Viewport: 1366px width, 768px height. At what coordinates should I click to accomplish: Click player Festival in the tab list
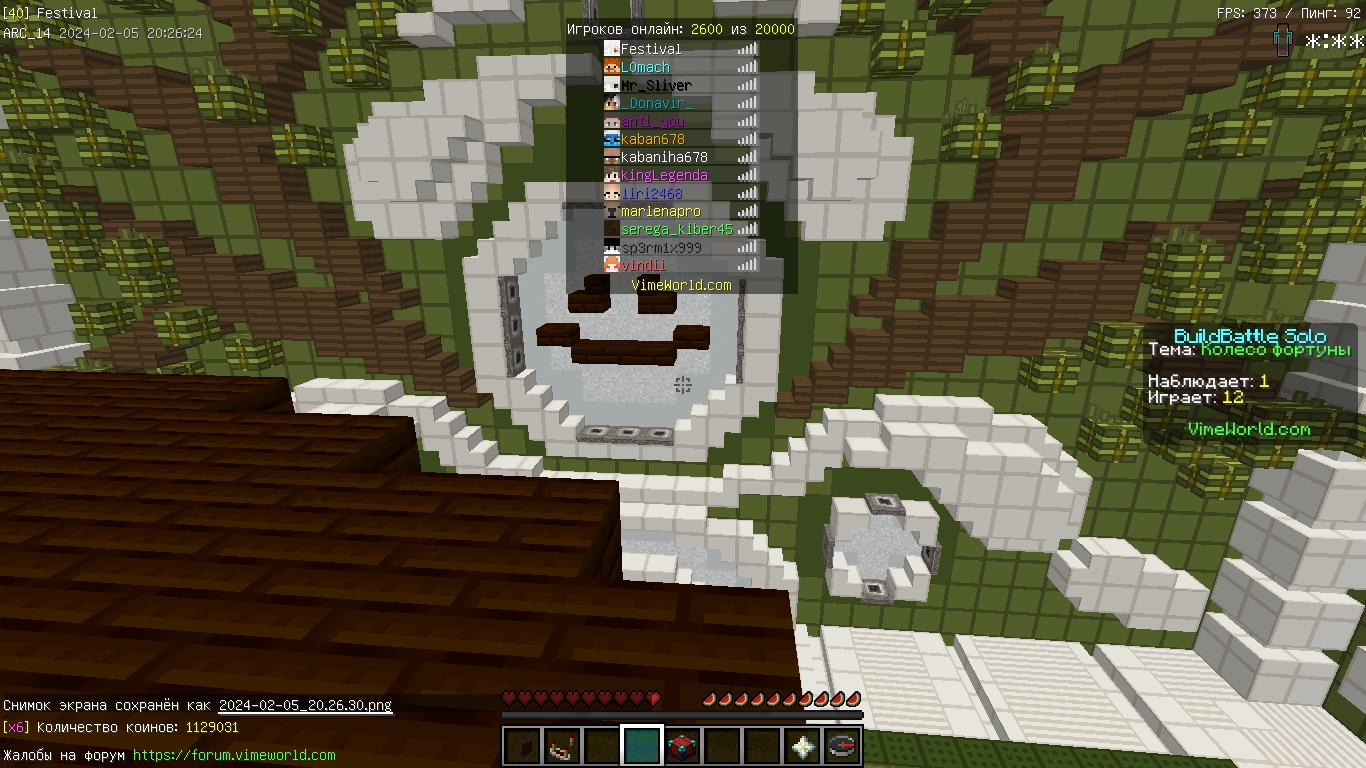pyautogui.click(x=651, y=49)
